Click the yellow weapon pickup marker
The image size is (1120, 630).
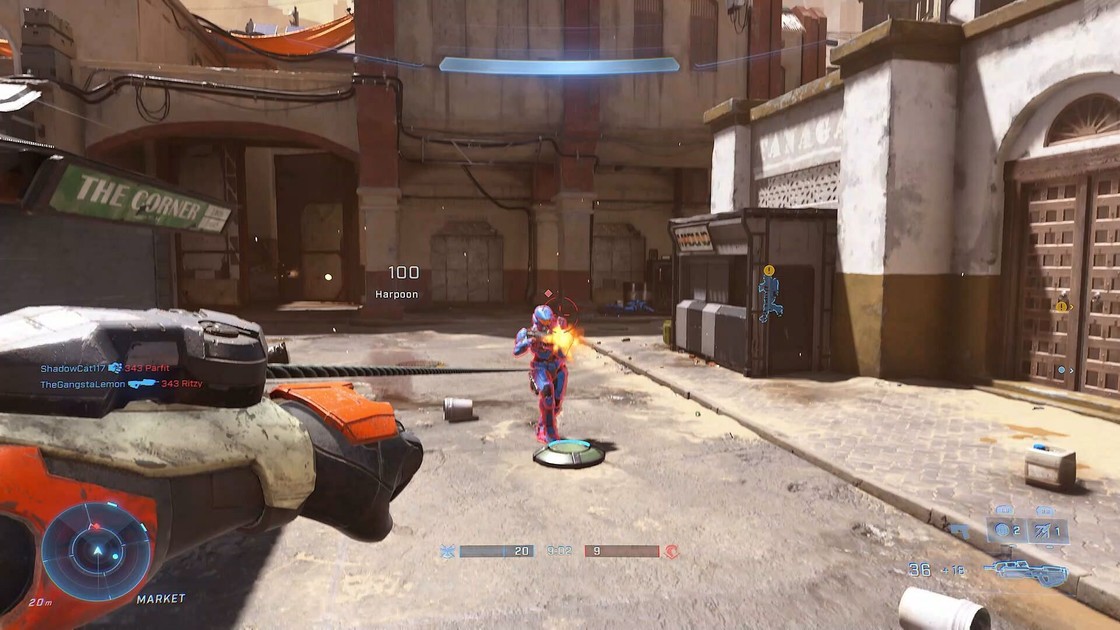pyautogui.click(x=768, y=271)
